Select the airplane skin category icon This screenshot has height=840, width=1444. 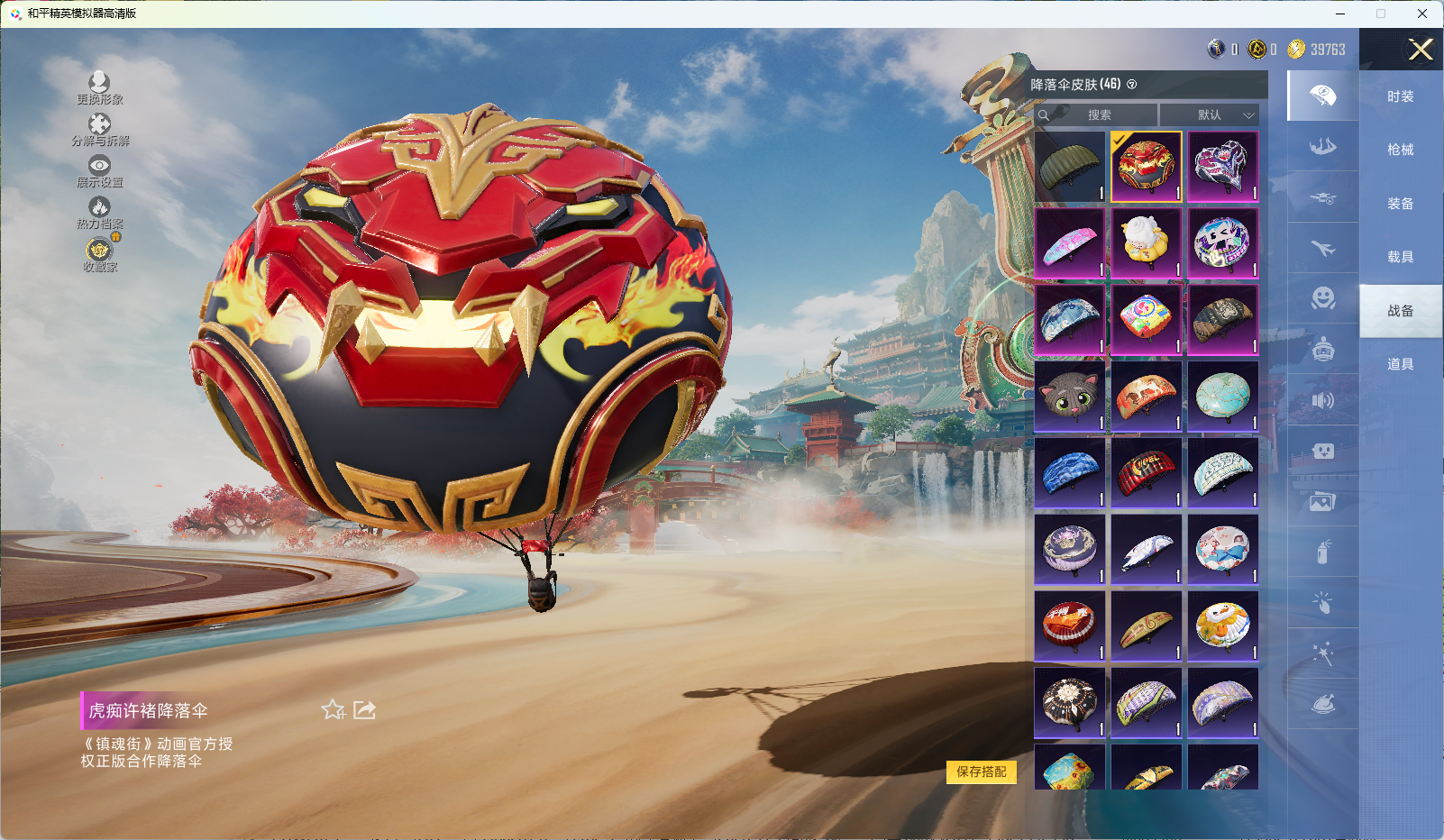[1322, 248]
